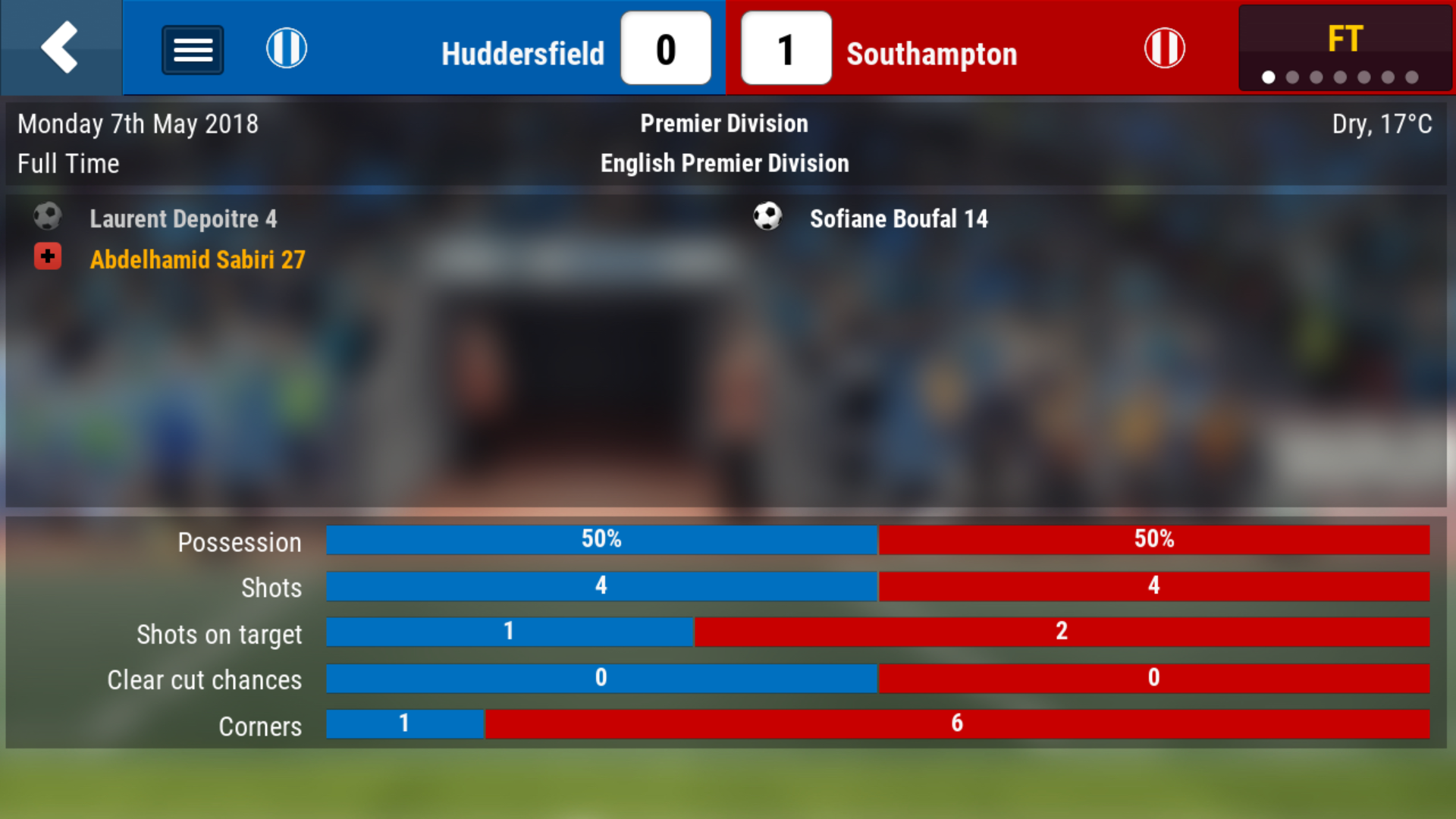Open the FT match pages panel
Viewport: 1456px width, 819px height.
coord(1345,49)
